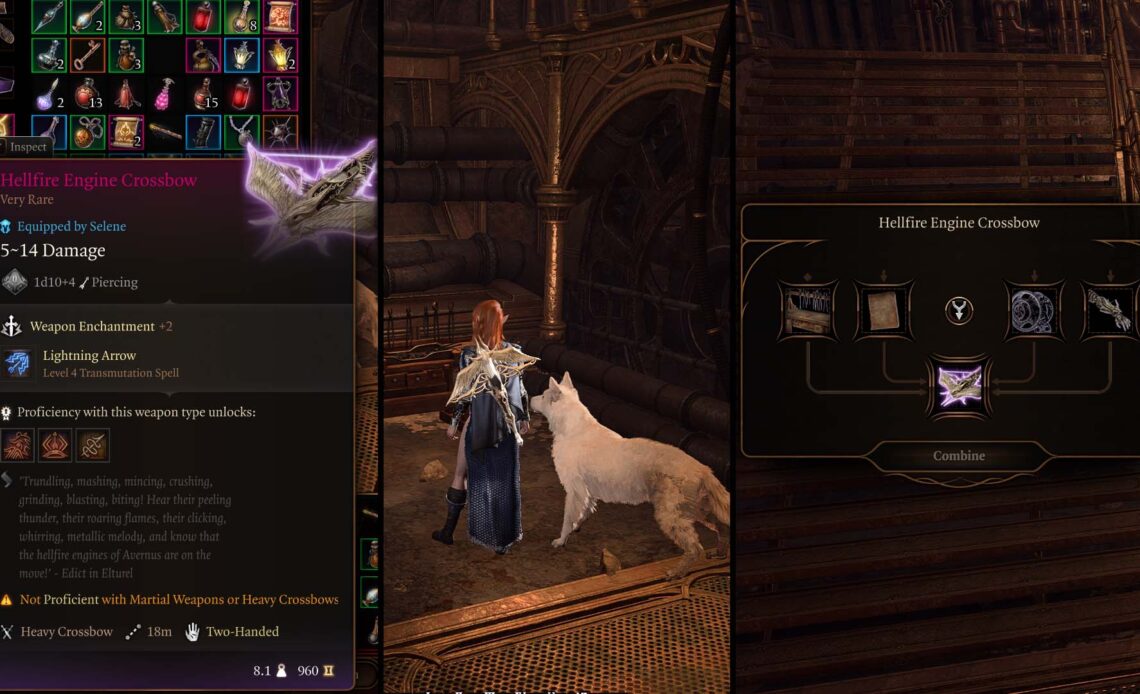1140x694 pixels.
Task: Choose the red scroll in the inventory
Action: (x=280, y=16)
